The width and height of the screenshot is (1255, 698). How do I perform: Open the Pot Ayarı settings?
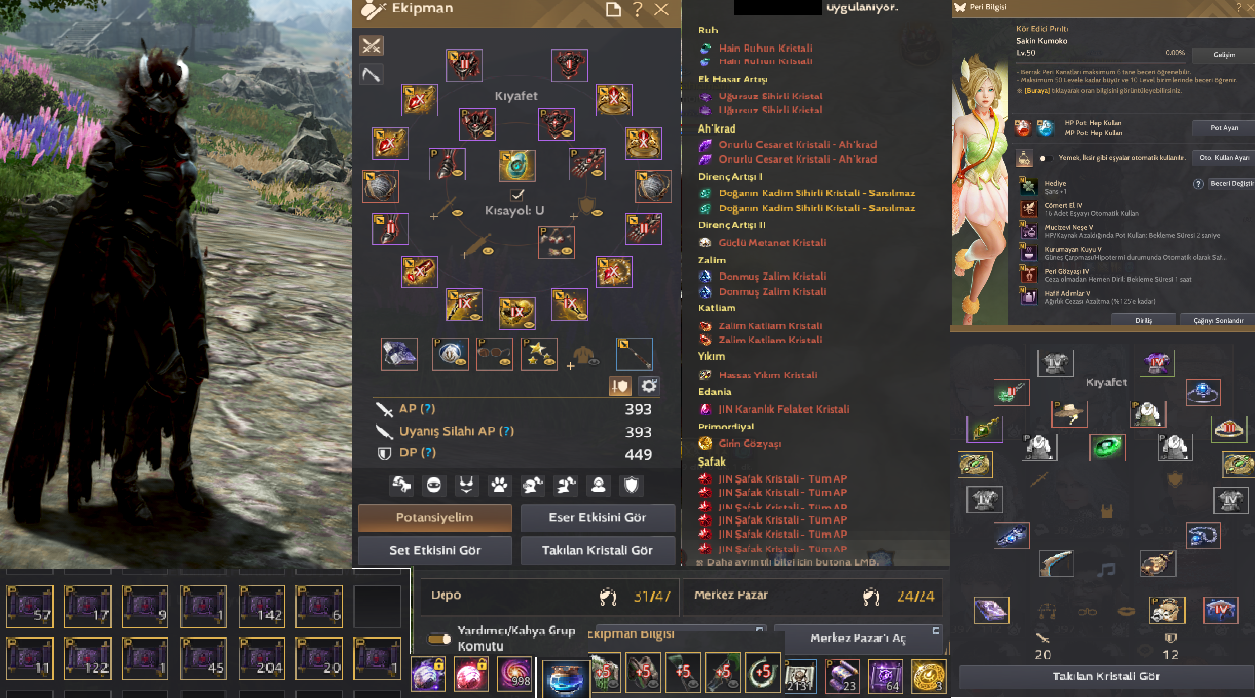pos(1223,128)
